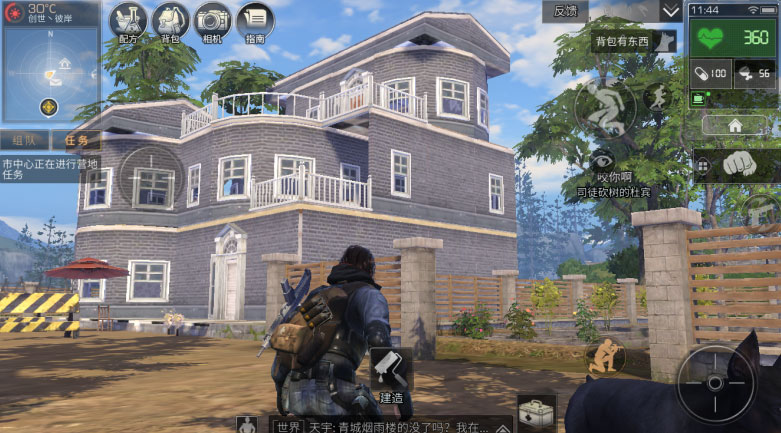Select the fist melee weapon slot
This screenshot has width=781, height=433.
[x=738, y=164]
